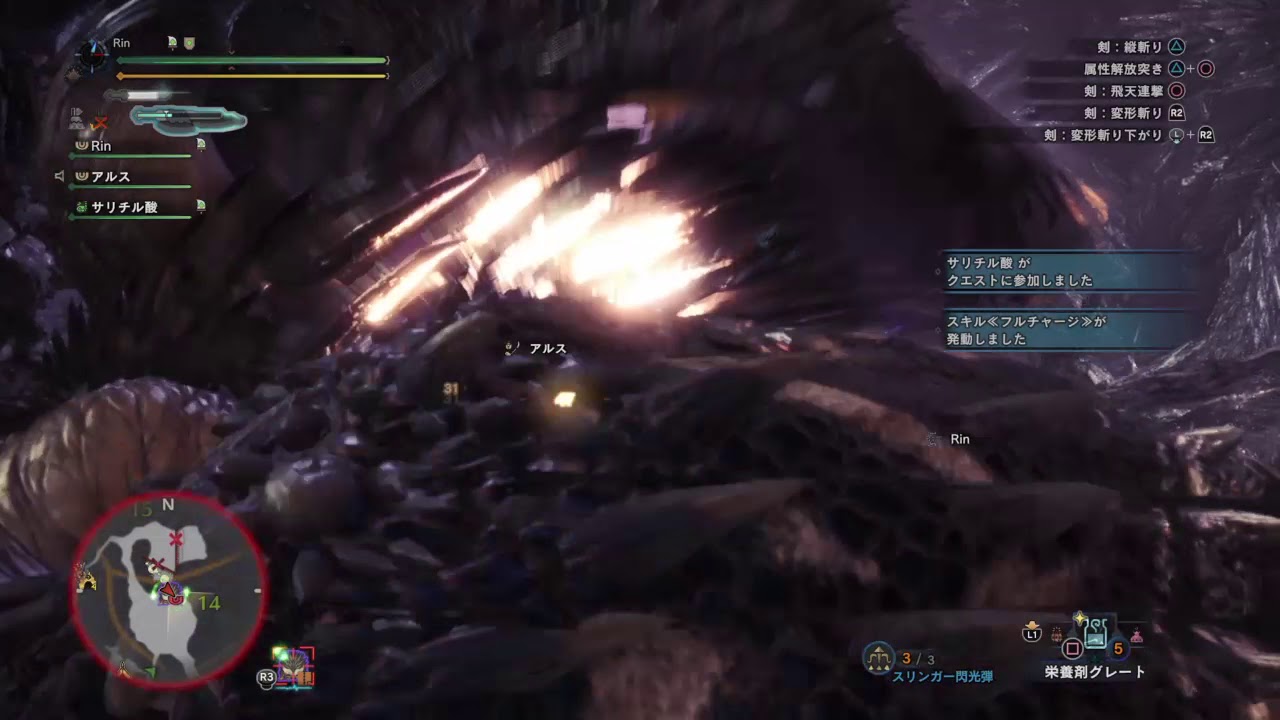Click the Palico ears icon beside Rin's name
The image size is (1280, 720).
coord(171,42)
